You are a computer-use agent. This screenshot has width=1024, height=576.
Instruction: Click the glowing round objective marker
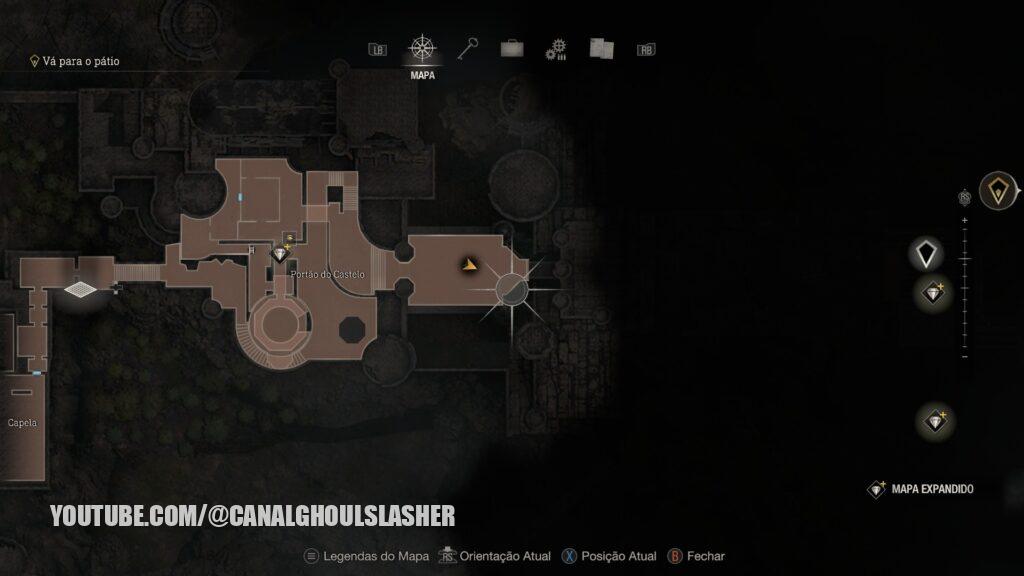(512, 289)
